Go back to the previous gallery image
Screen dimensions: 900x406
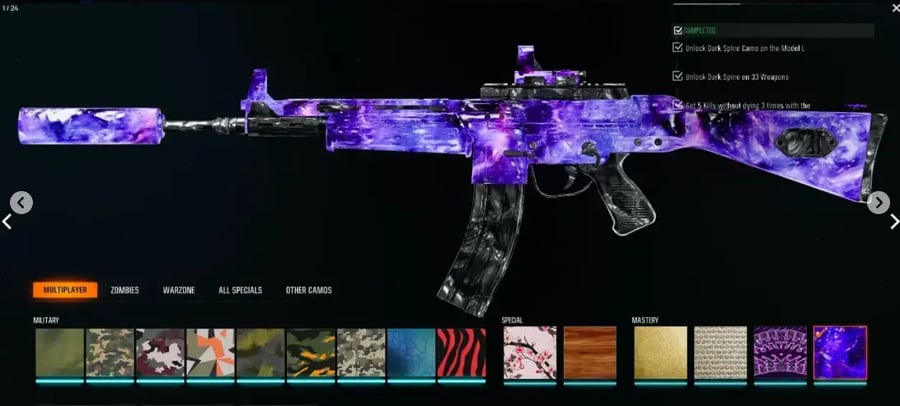pos(21,203)
